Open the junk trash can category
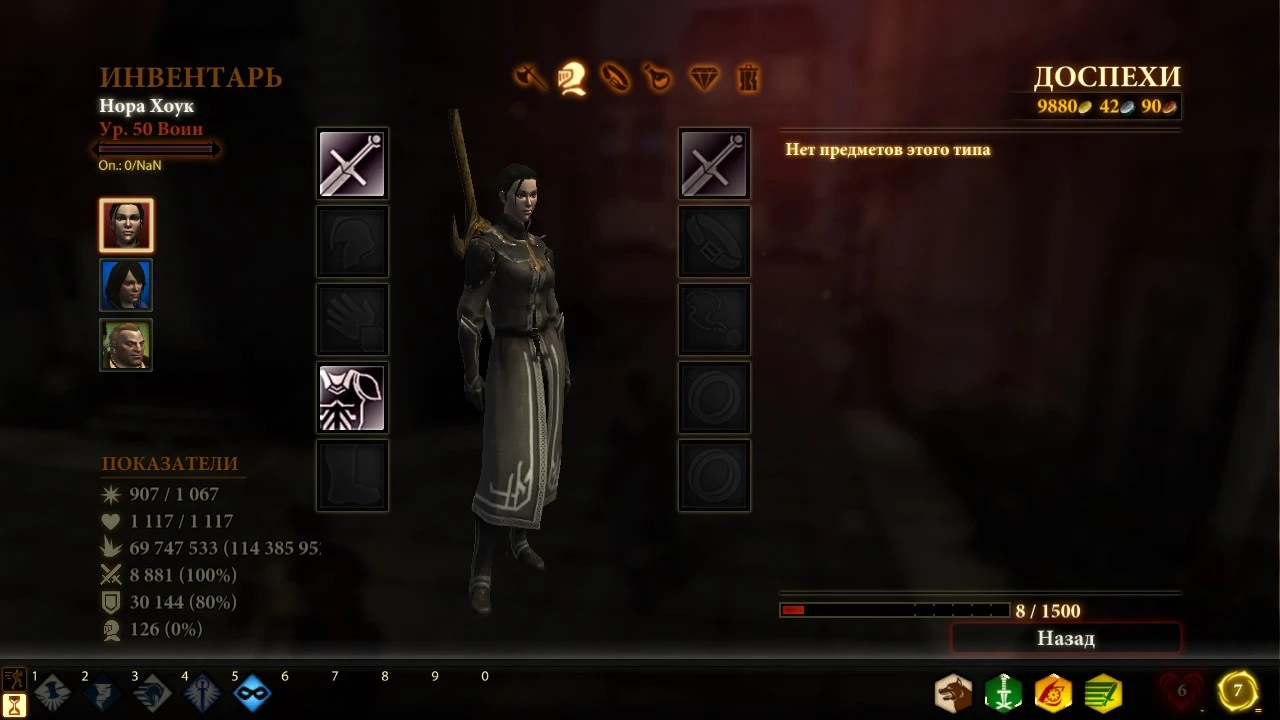 748,78
